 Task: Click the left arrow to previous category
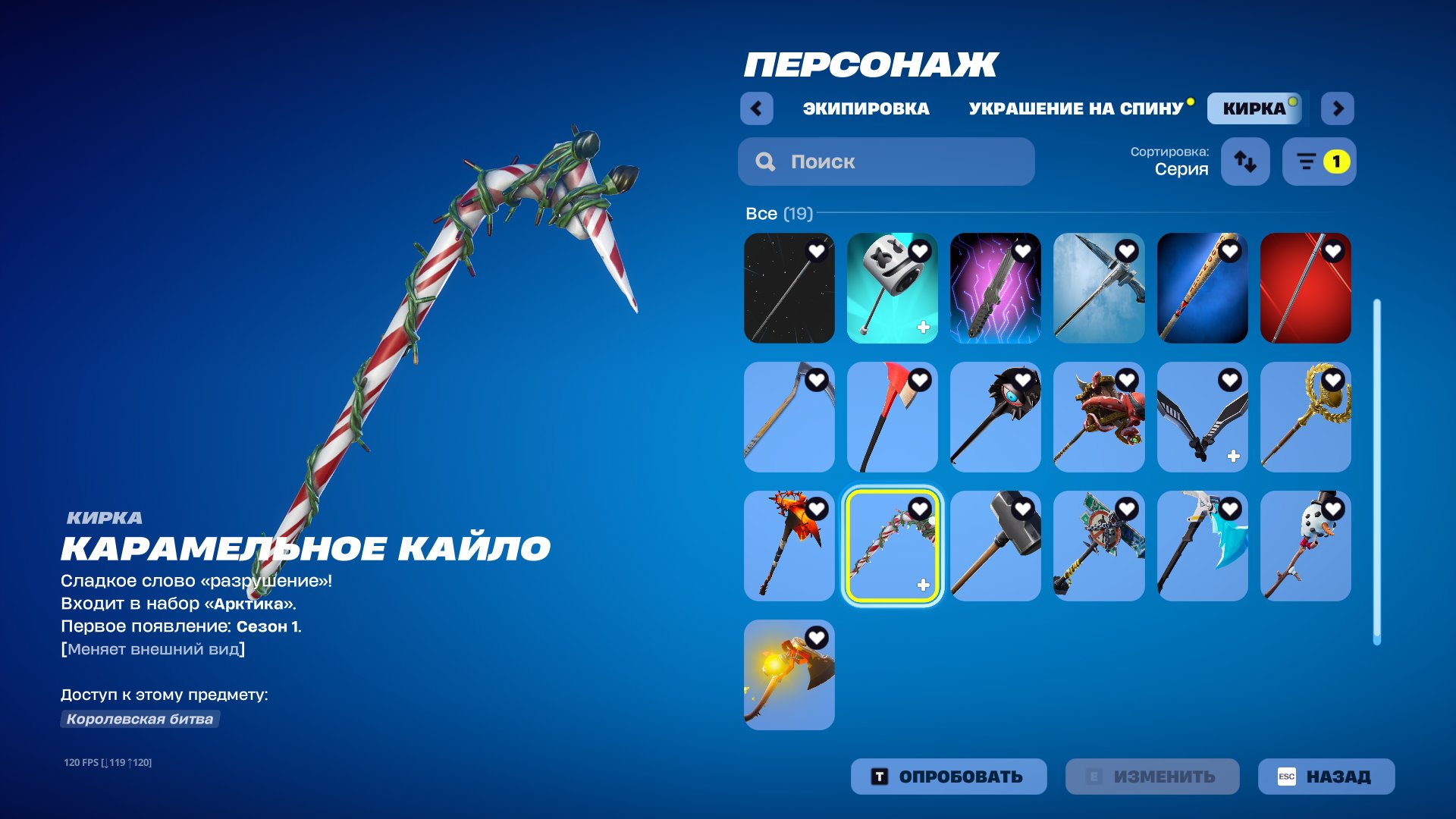click(755, 108)
